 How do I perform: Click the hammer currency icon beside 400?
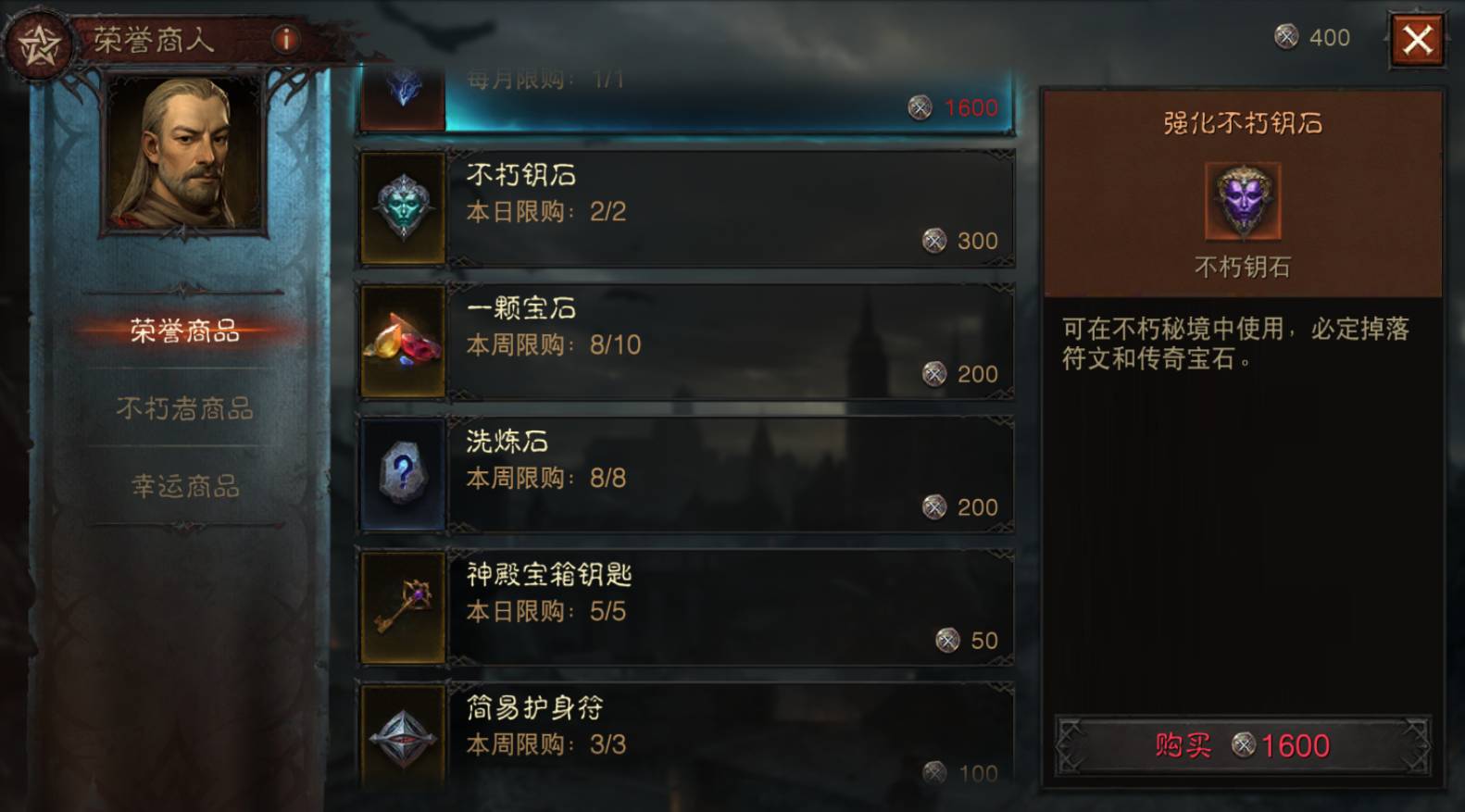1286,38
